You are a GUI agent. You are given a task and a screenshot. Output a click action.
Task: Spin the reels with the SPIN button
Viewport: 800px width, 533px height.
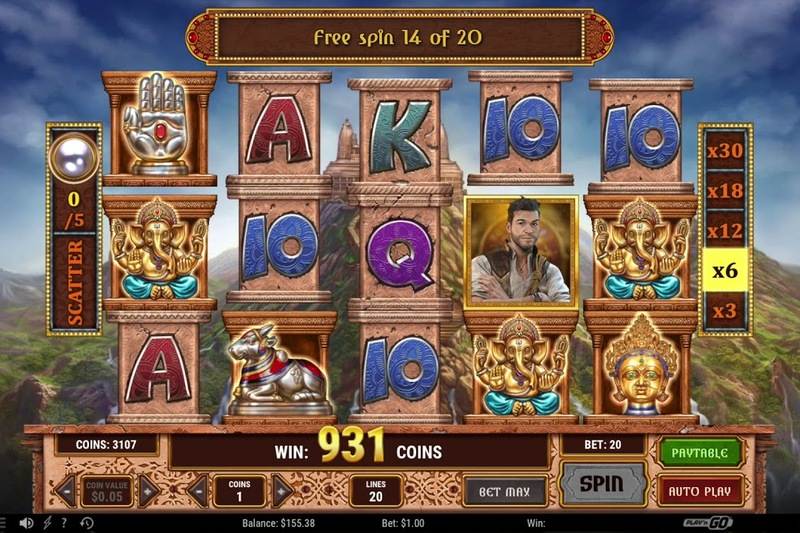pyautogui.click(x=602, y=484)
